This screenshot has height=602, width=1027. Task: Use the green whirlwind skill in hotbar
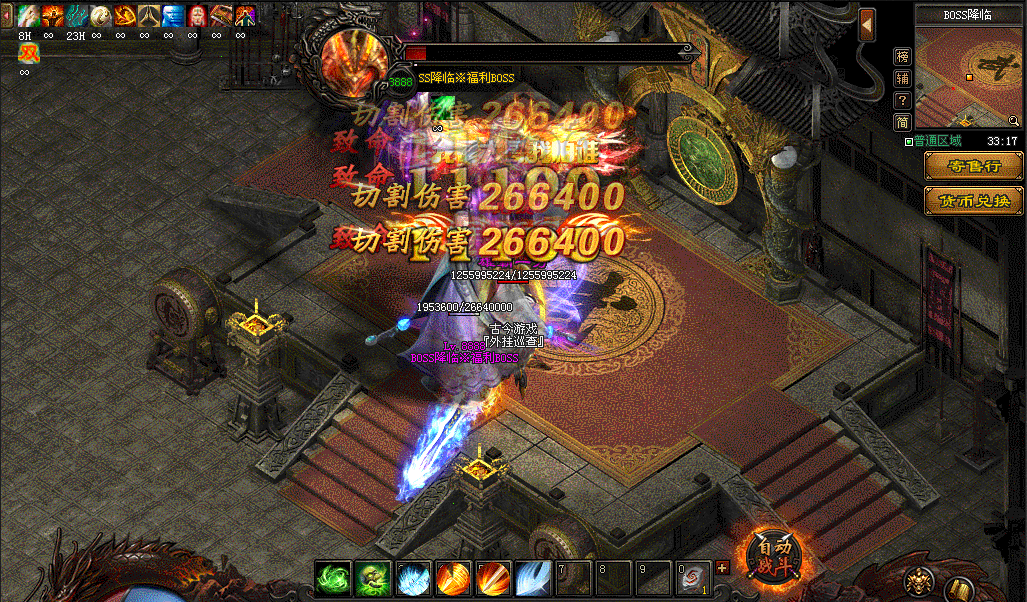click(x=332, y=579)
